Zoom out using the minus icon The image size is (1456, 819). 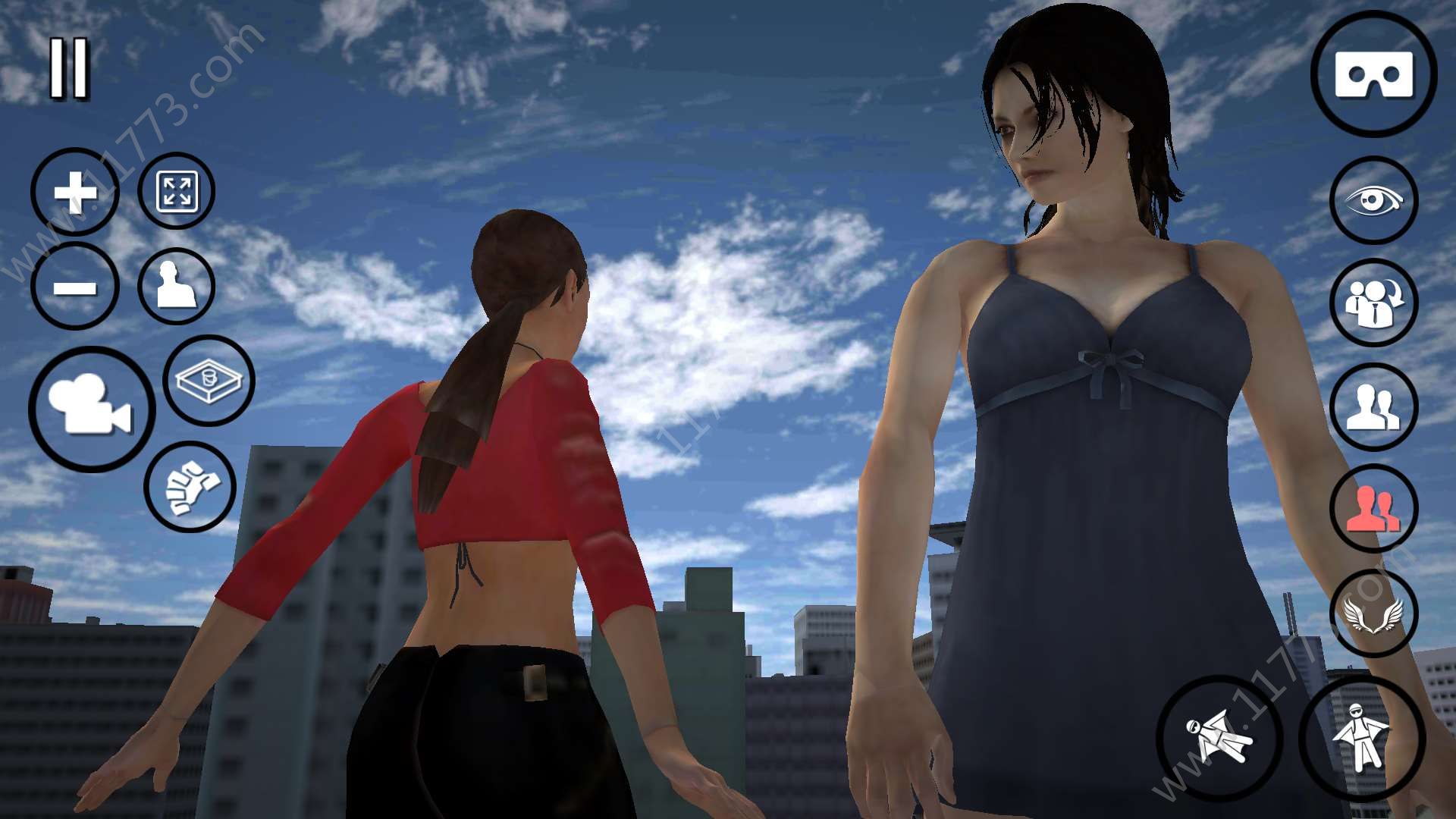click(x=74, y=287)
